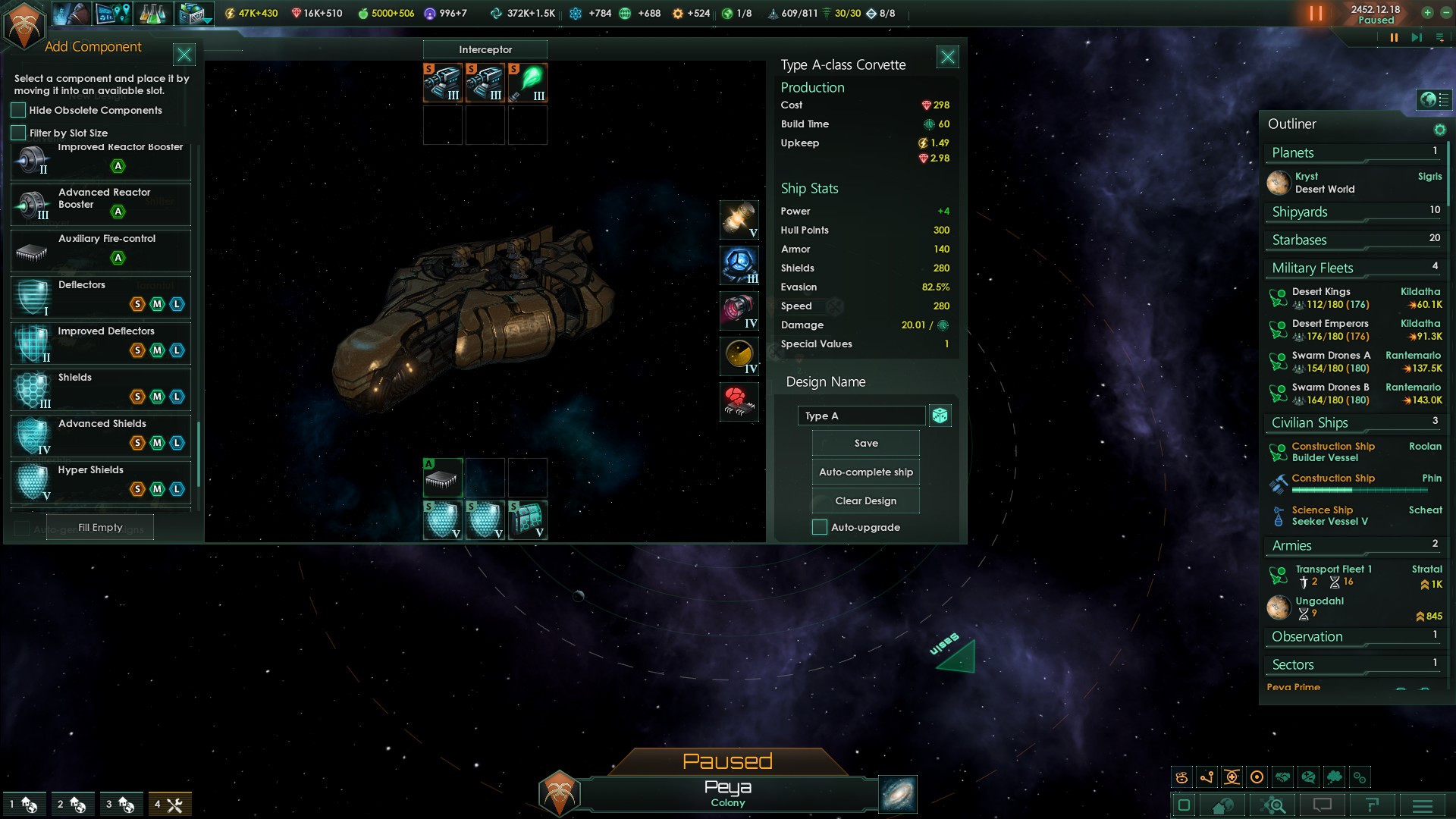The image size is (1456, 819).
Task: Save the ship design
Action: click(x=865, y=444)
